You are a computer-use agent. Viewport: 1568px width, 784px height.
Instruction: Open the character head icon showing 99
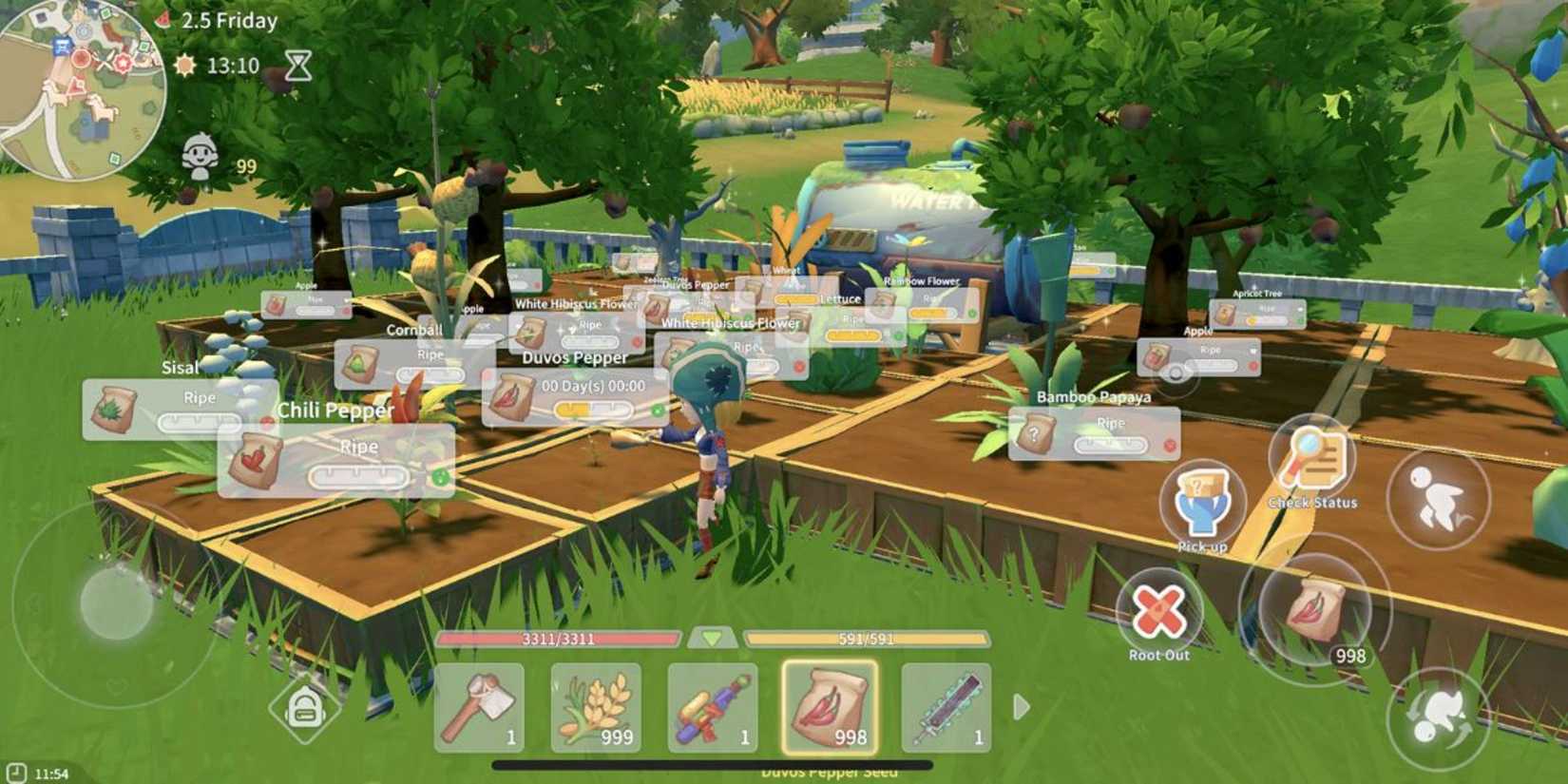[x=201, y=158]
